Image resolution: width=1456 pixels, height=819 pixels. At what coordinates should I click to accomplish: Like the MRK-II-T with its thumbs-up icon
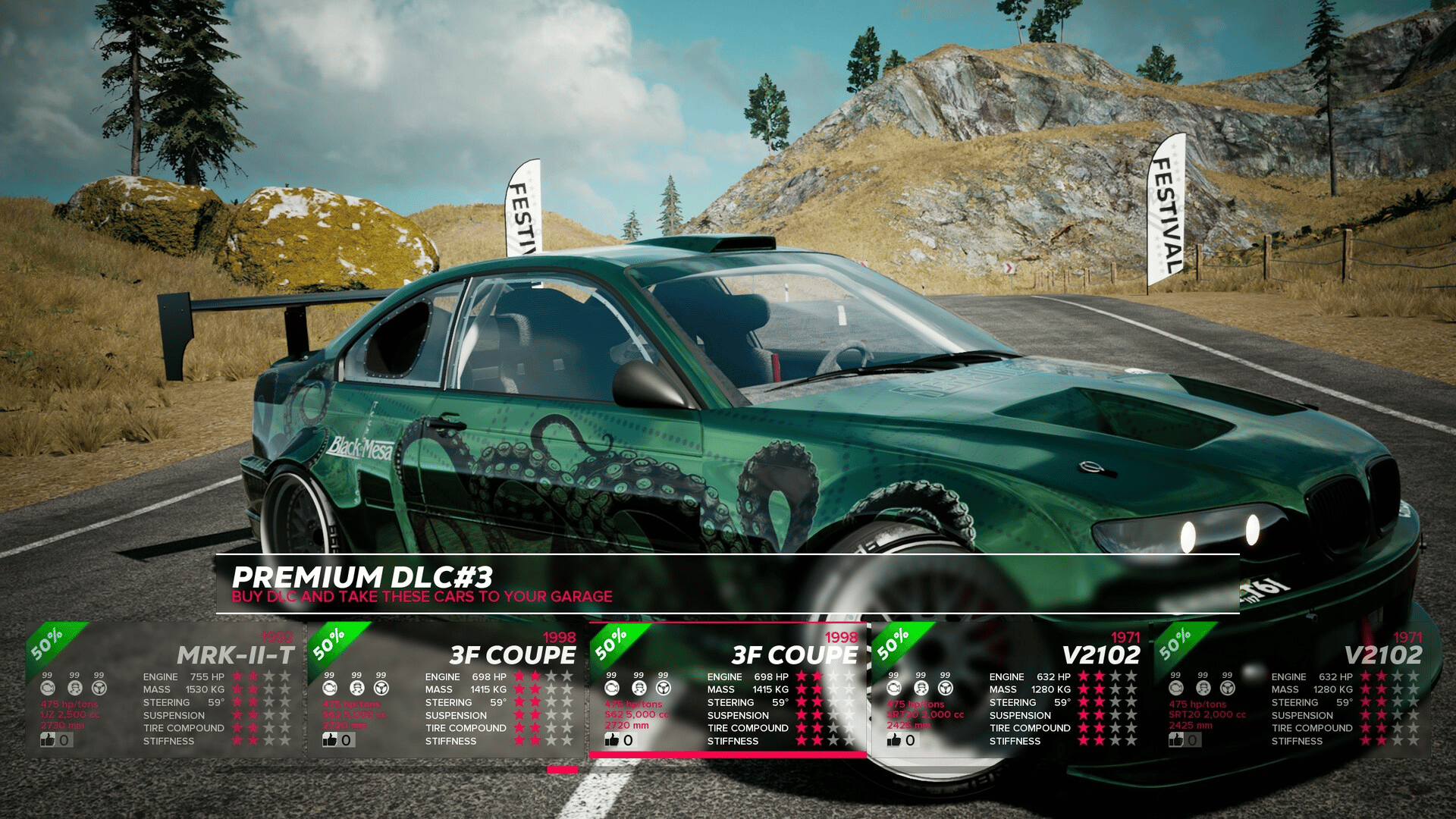49,739
